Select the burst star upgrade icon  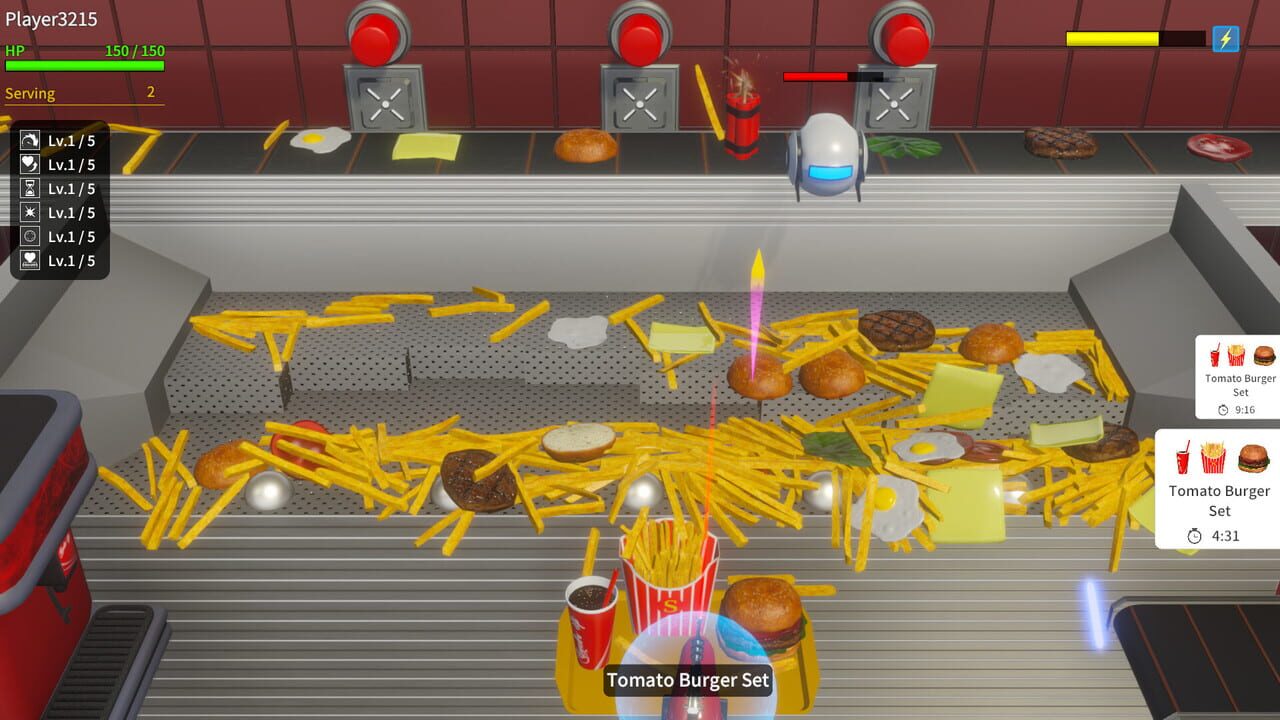pyautogui.click(x=28, y=212)
